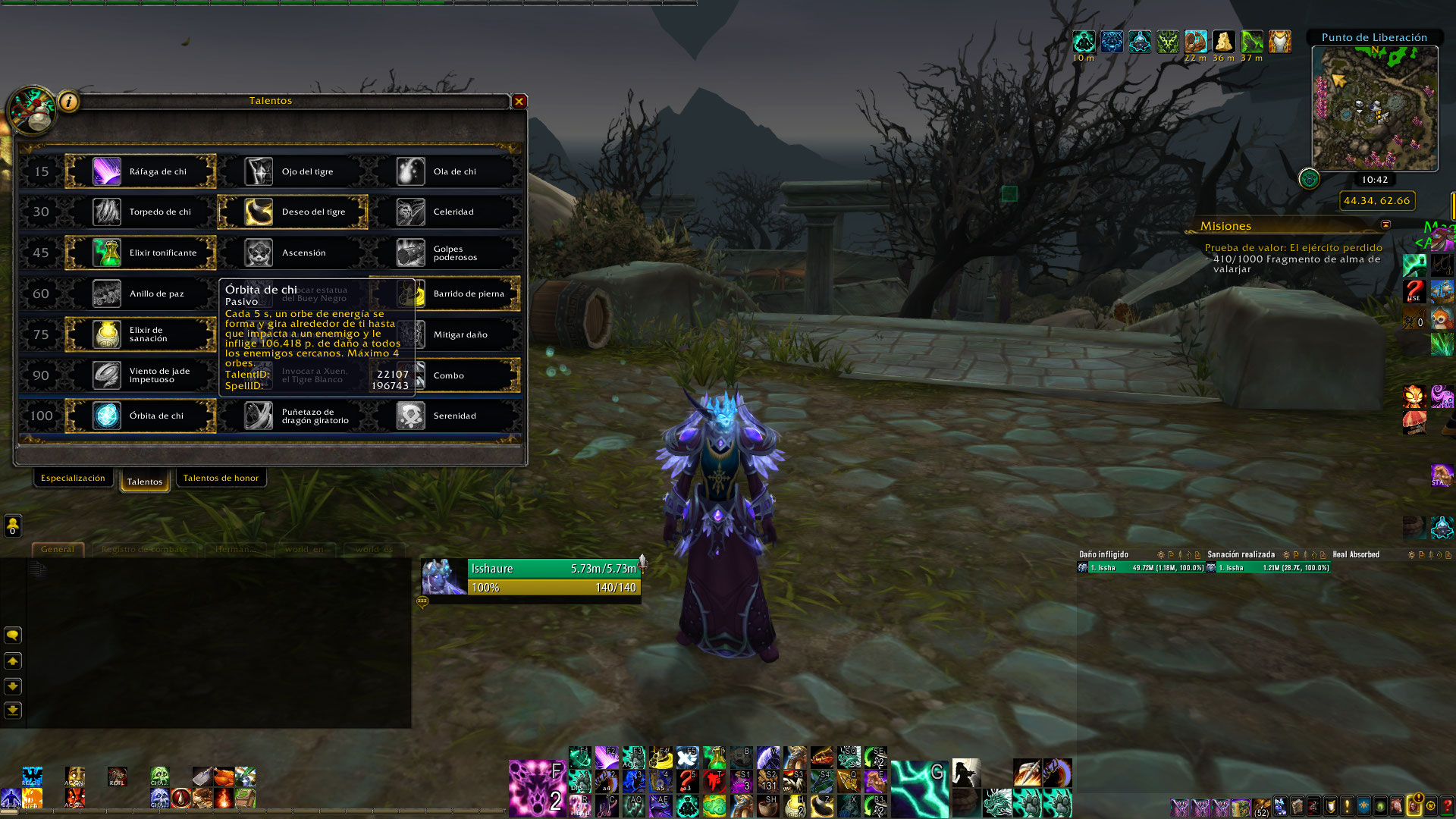The height and width of the screenshot is (819, 1456).
Task: Select the Torpedo de chi talent
Action: pos(141,212)
